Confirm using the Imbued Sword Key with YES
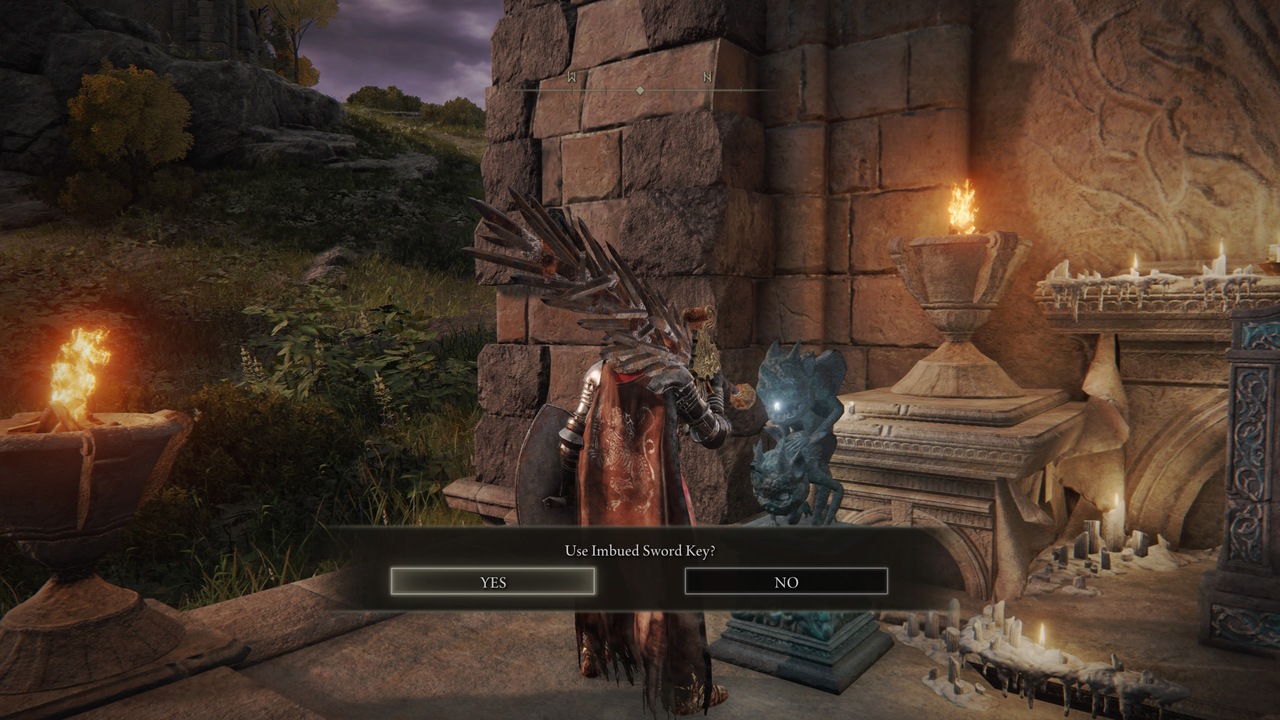Viewport: 1280px width, 720px height. tap(493, 582)
